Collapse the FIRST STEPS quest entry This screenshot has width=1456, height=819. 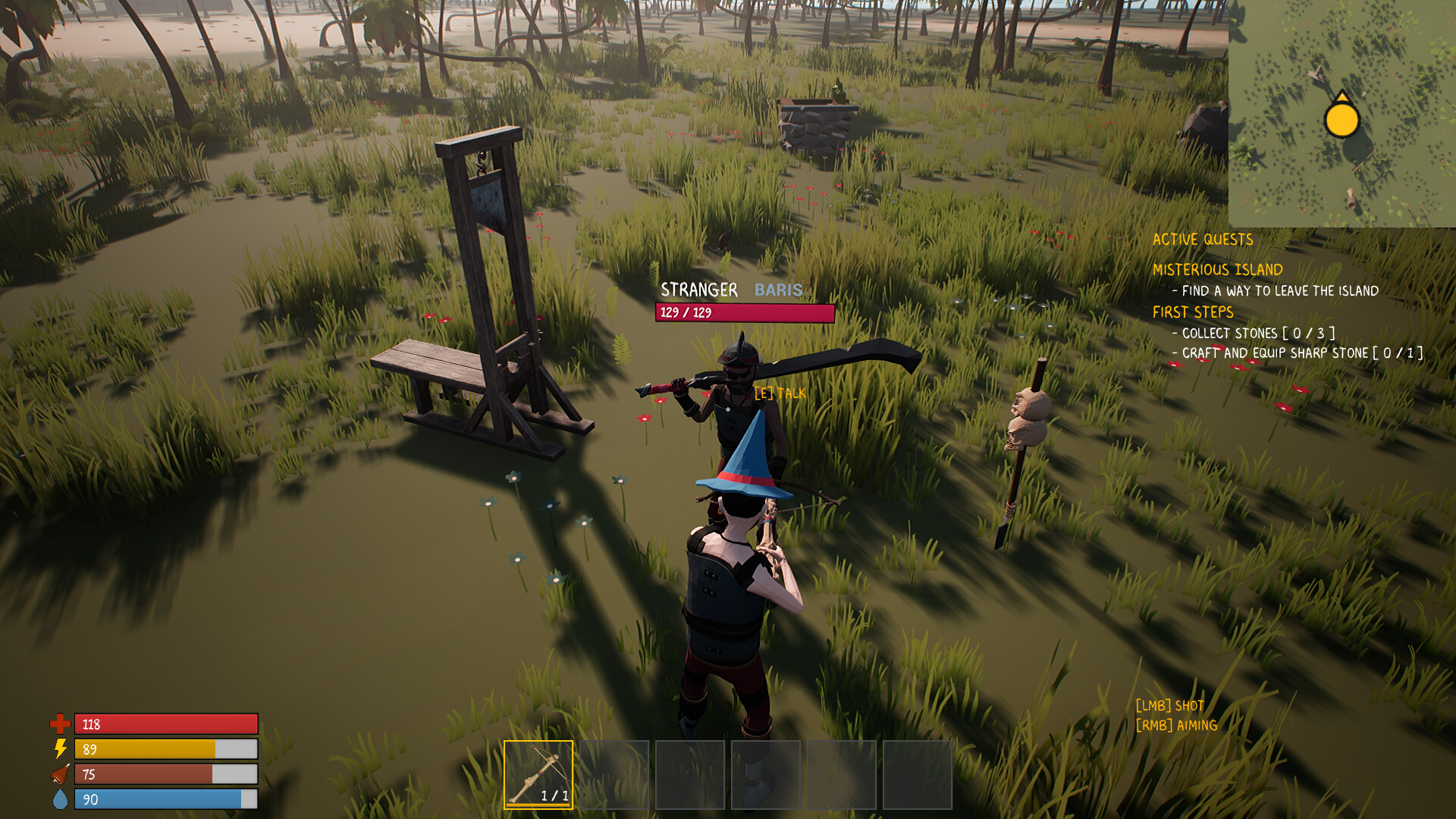1193,312
